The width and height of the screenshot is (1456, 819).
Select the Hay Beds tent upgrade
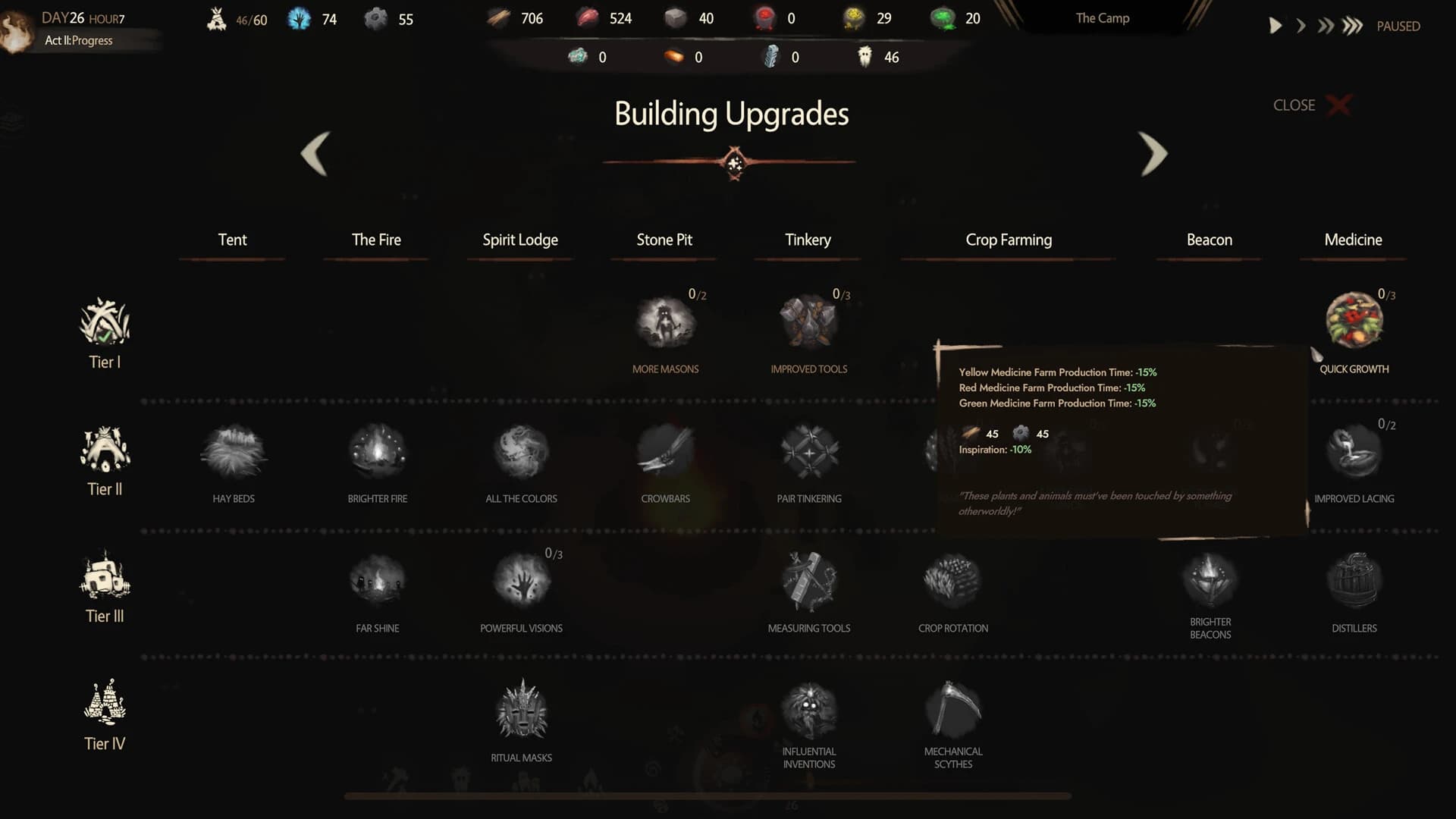(x=233, y=451)
